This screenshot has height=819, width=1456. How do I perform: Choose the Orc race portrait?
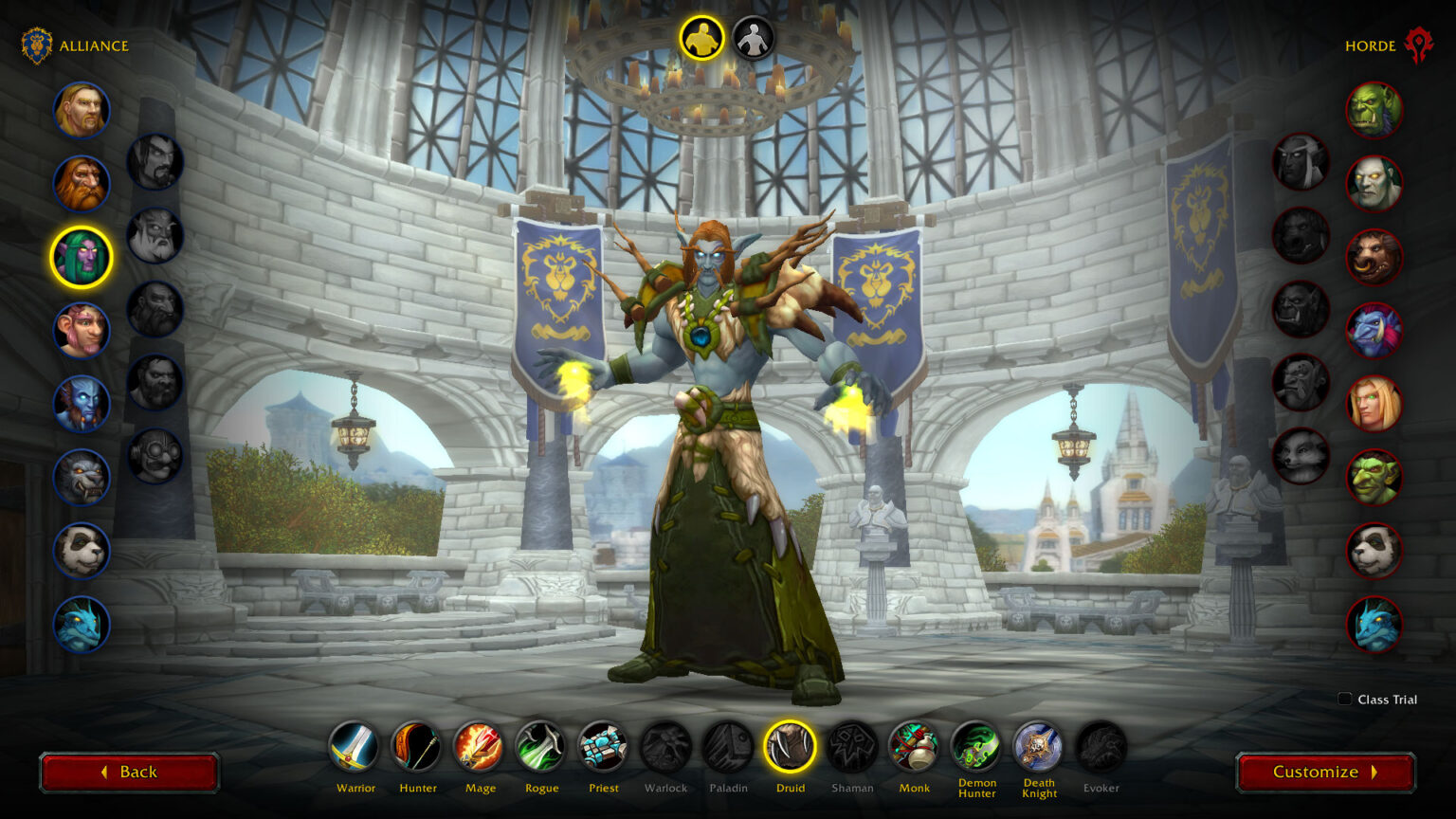(1375, 111)
